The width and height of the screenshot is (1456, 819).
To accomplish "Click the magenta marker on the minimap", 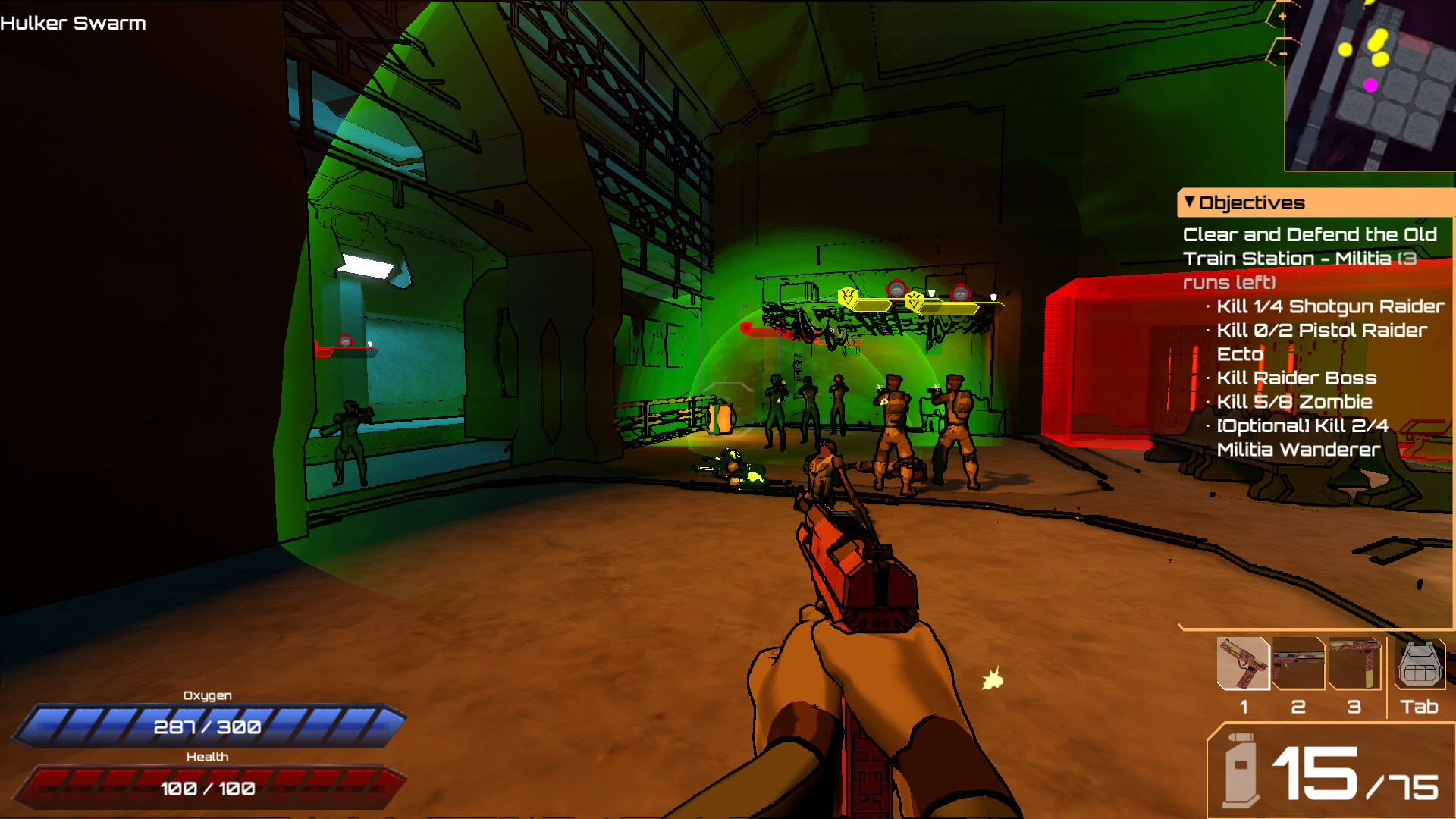I will [x=1370, y=85].
